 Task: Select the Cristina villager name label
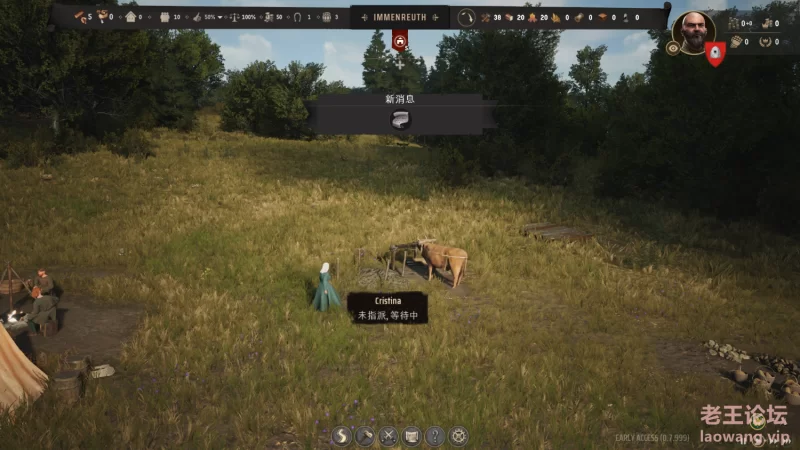(387, 300)
